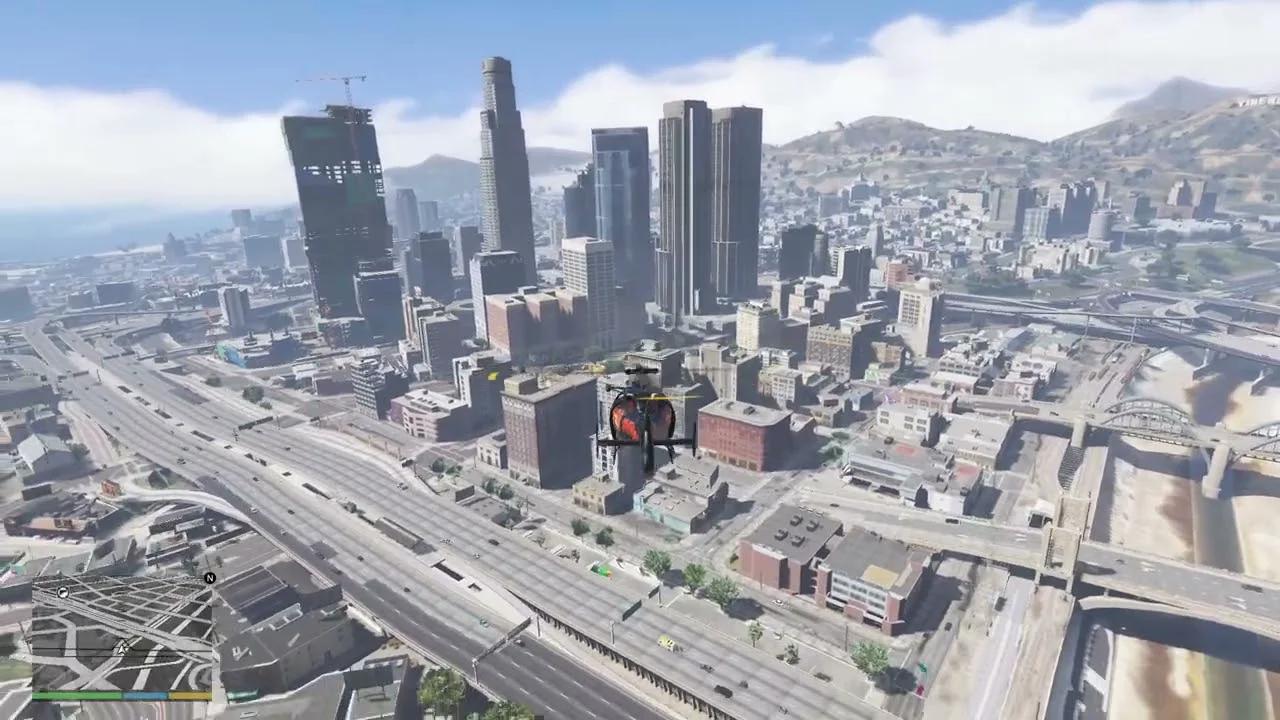
Task: Select the player arrow blip on the minimap
Action: [x=121, y=649]
